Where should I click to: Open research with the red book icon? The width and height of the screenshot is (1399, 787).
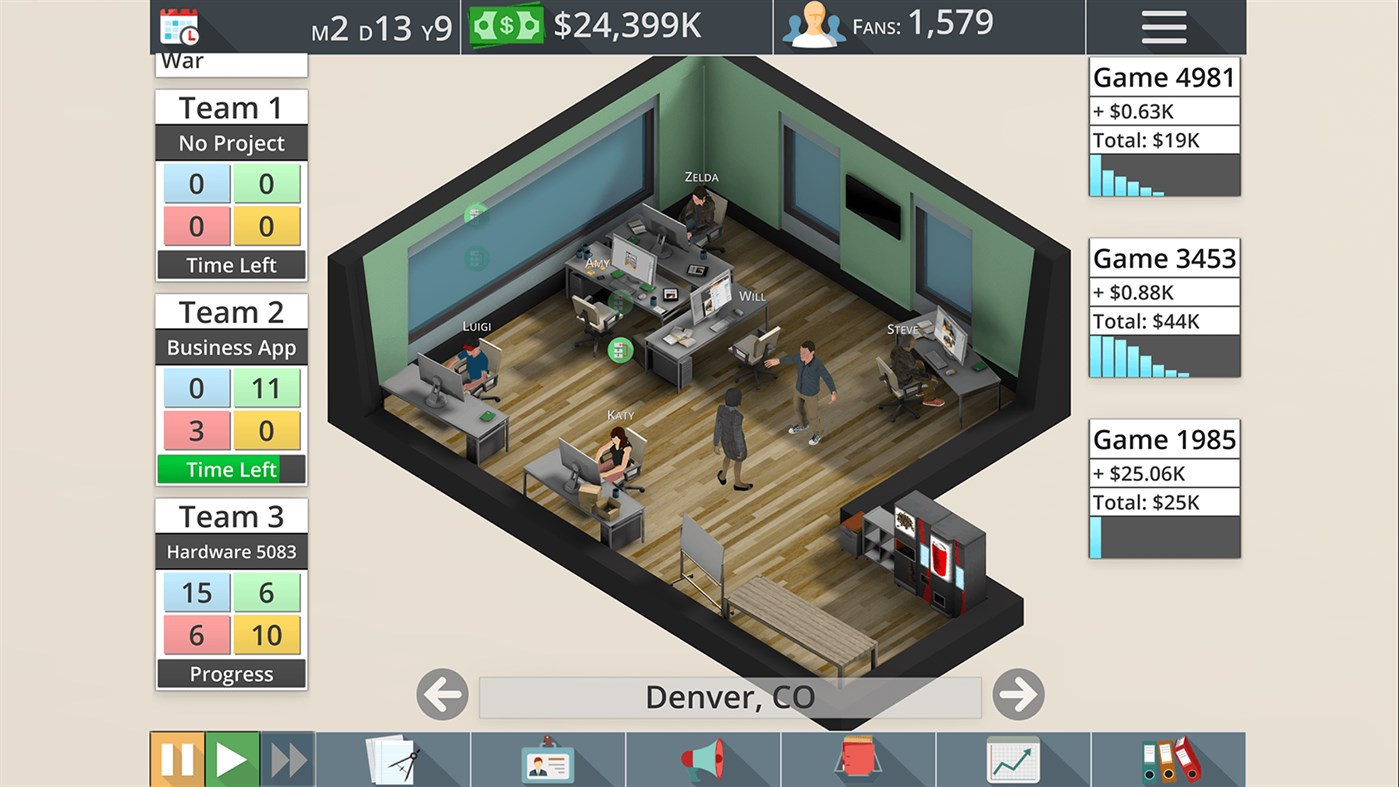click(x=857, y=759)
